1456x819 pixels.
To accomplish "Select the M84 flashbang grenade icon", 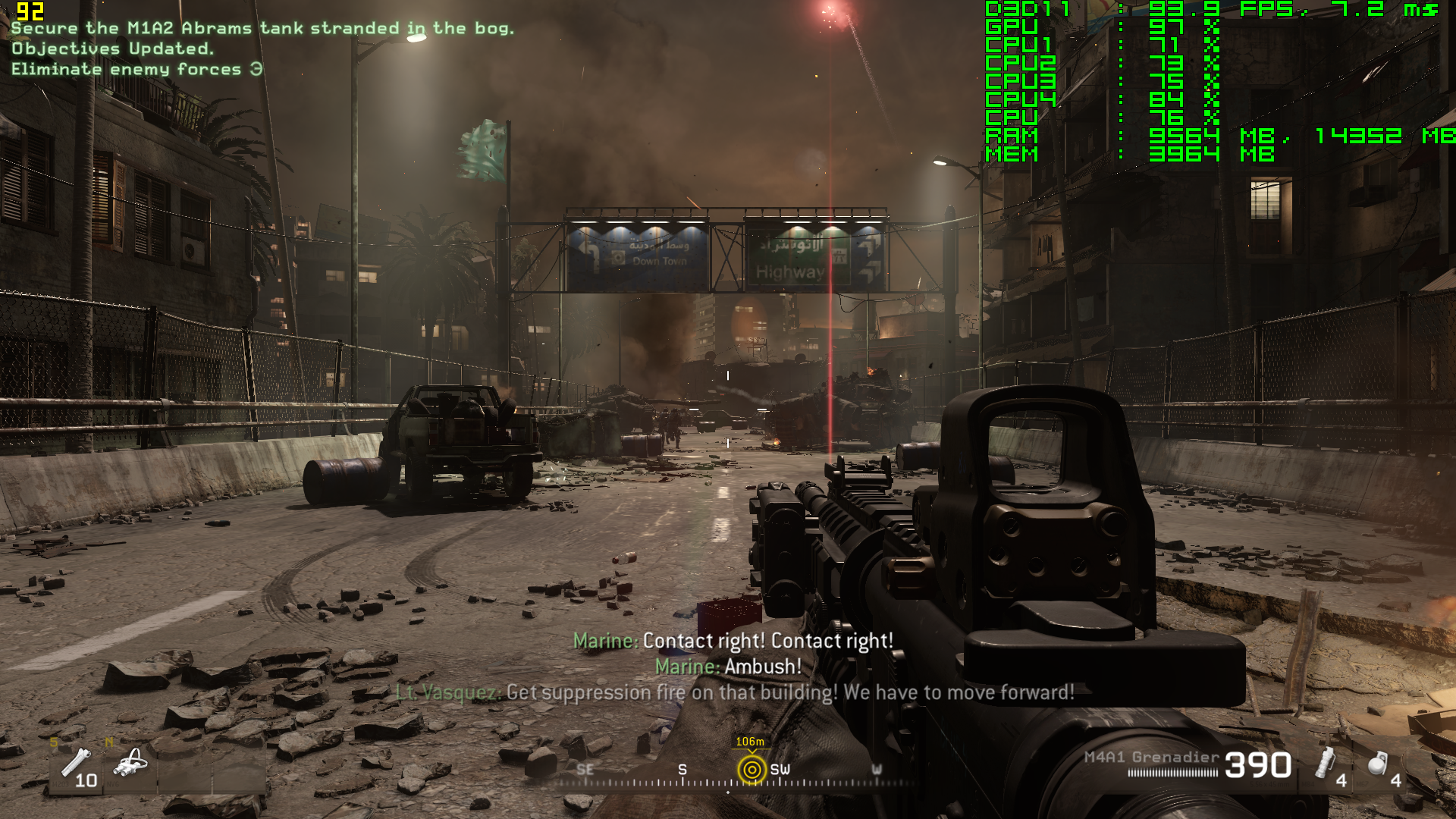I will (x=1325, y=763).
